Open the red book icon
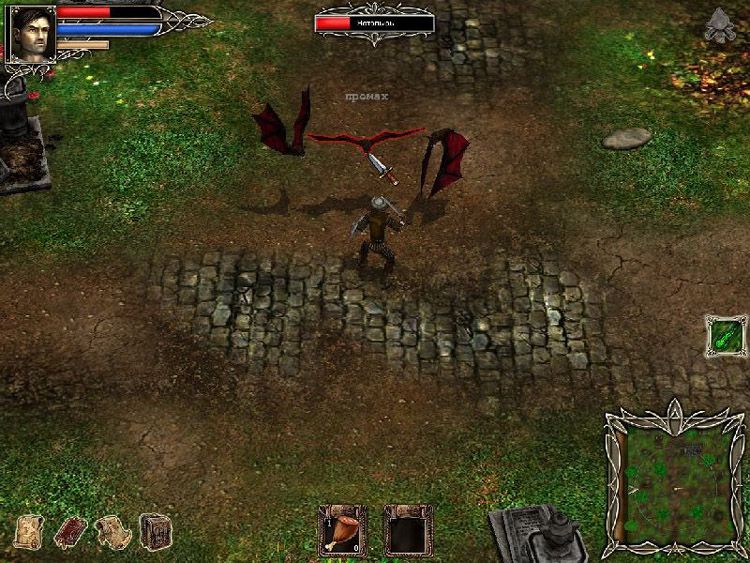Viewport: 750px width, 563px height. click(70, 531)
